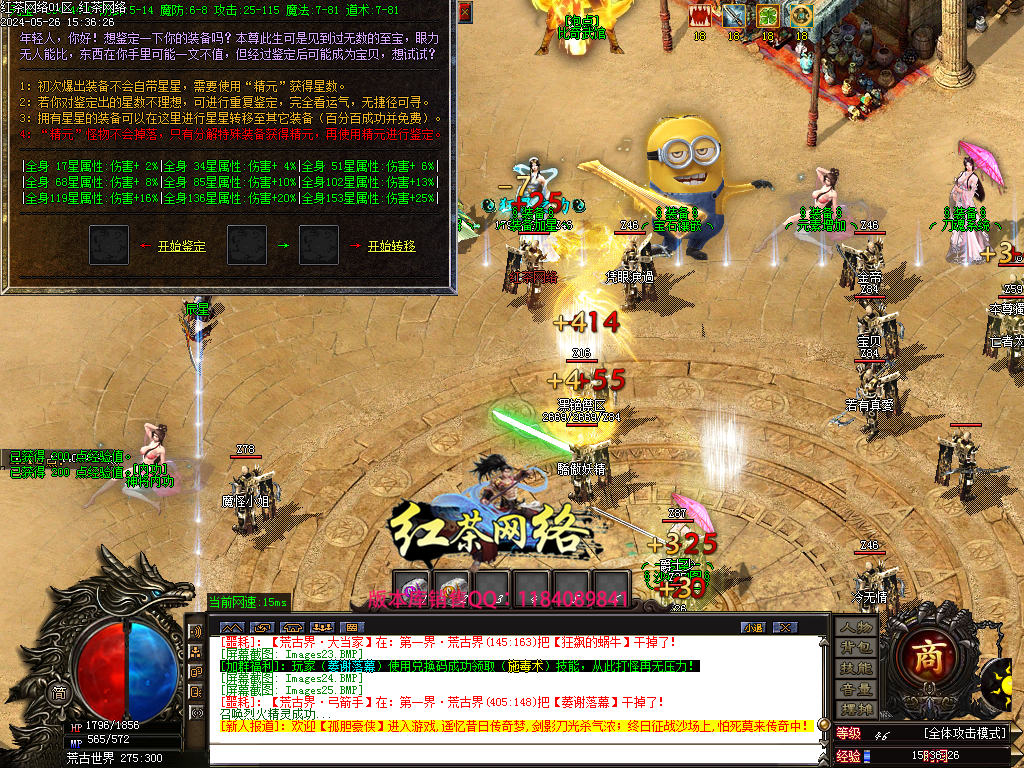Open the 摆摊 stall button
Viewport: 1024px width, 768px height.
pos(856,709)
